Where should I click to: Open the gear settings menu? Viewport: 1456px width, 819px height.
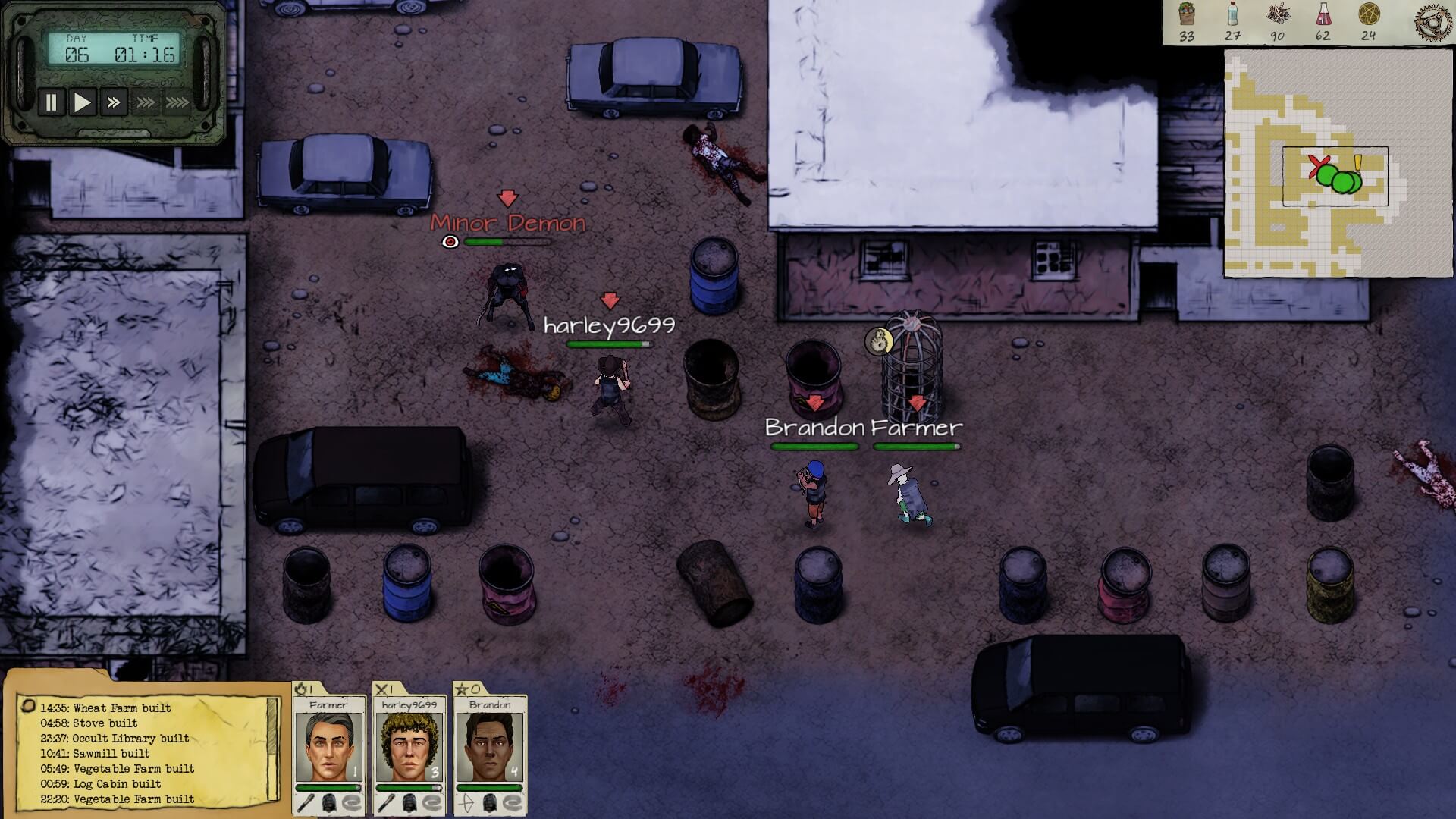tap(1435, 23)
